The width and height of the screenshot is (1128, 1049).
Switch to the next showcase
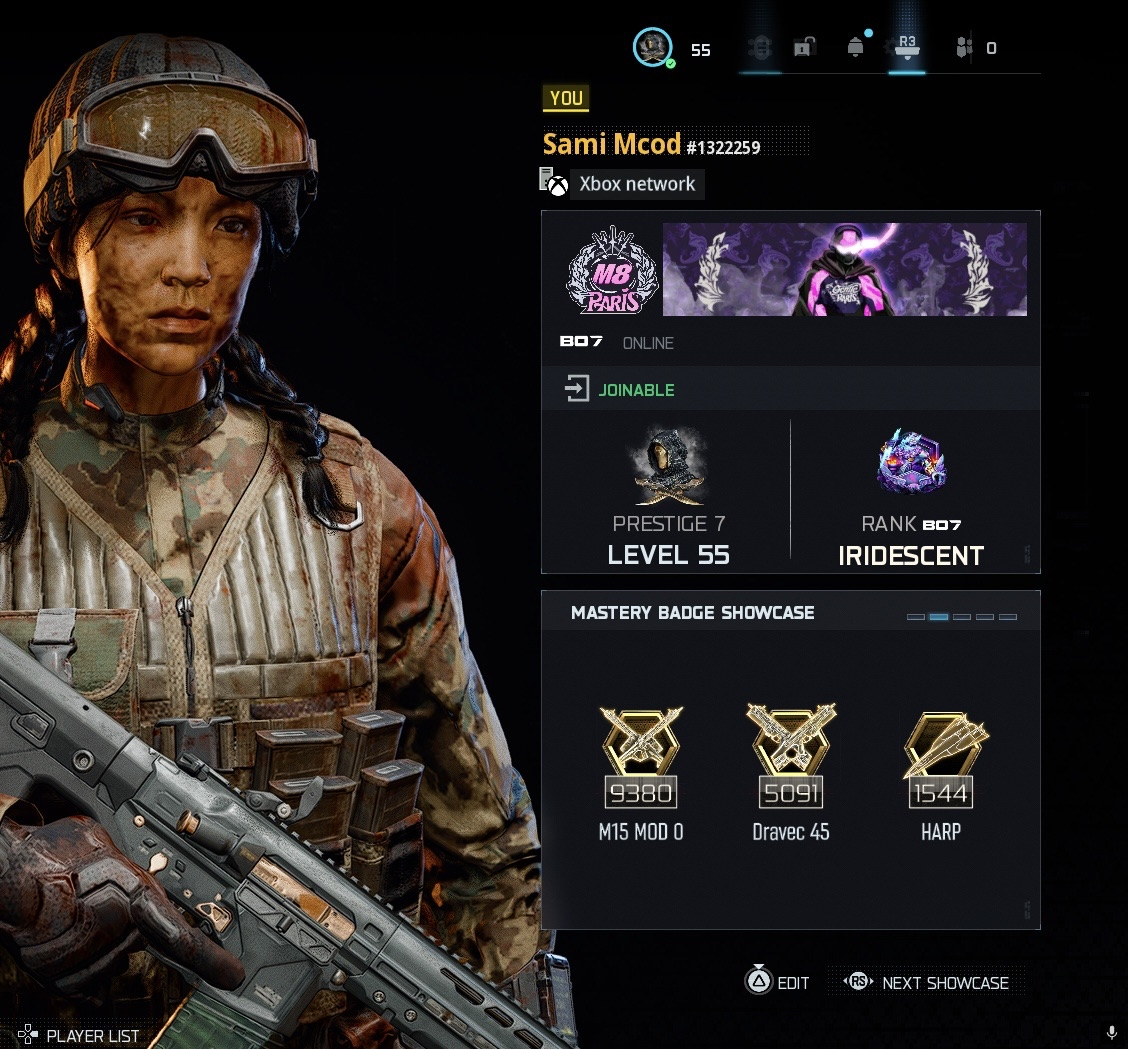click(x=928, y=982)
